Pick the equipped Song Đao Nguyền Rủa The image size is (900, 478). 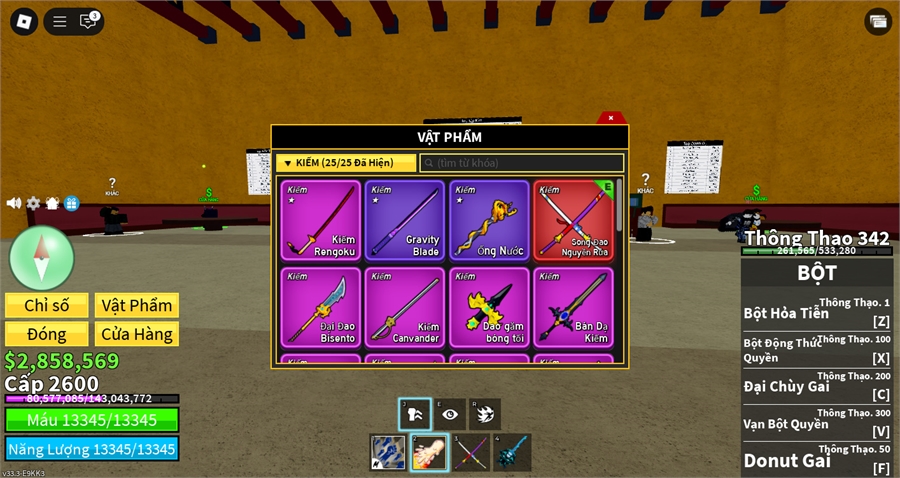click(572, 220)
